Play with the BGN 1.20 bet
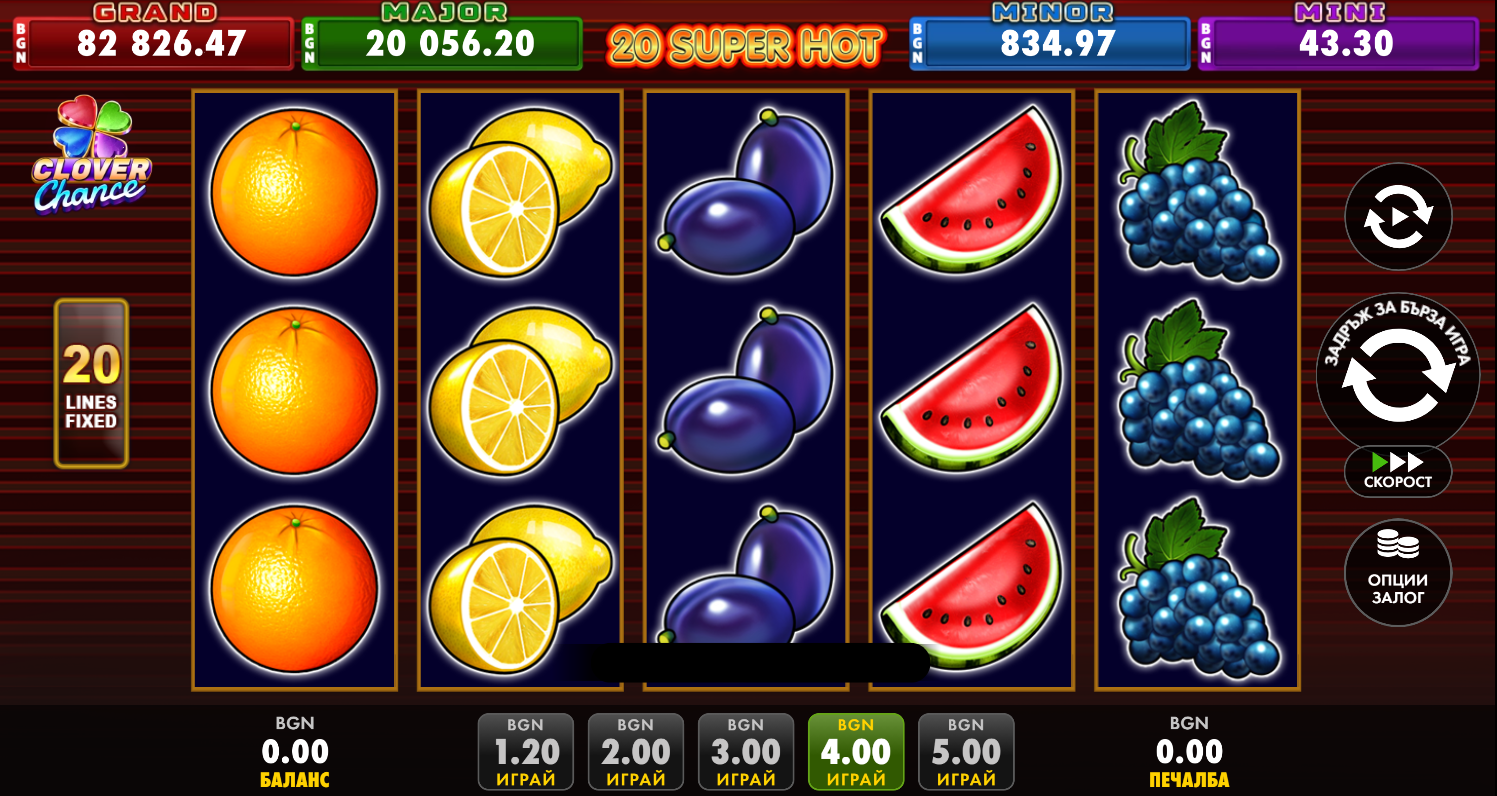1497x796 pixels. tap(526, 752)
